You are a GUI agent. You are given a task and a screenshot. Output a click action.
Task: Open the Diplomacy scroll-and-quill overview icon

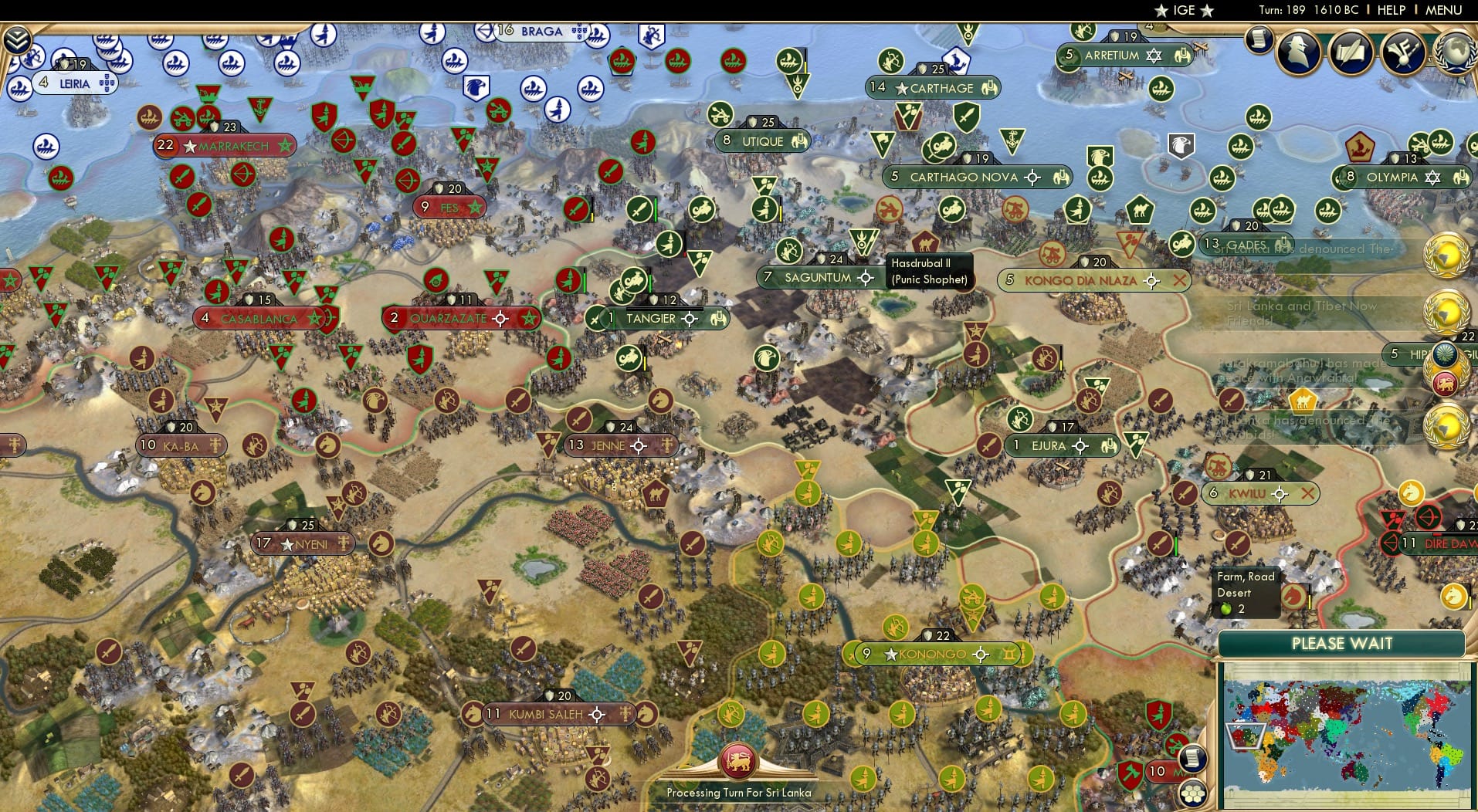pos(1351,52)
